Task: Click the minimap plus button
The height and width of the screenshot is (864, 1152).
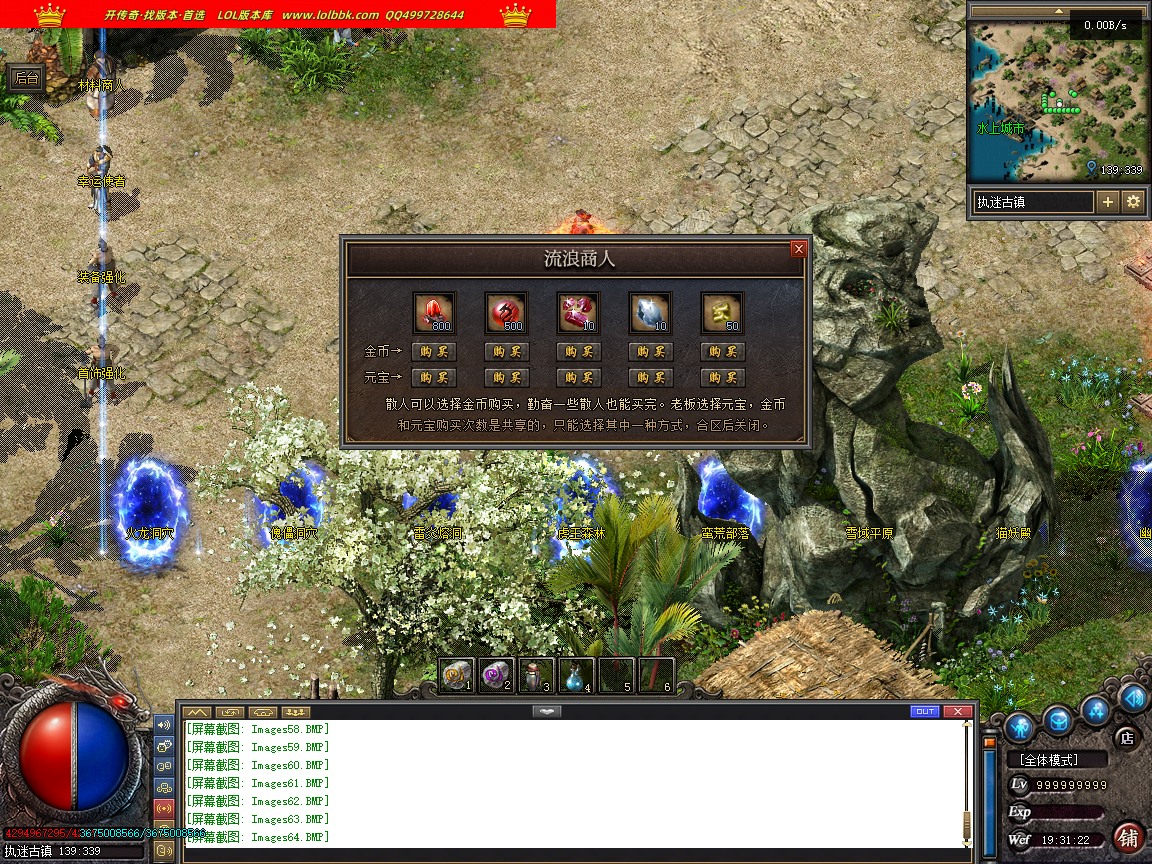Action: 1108,202
